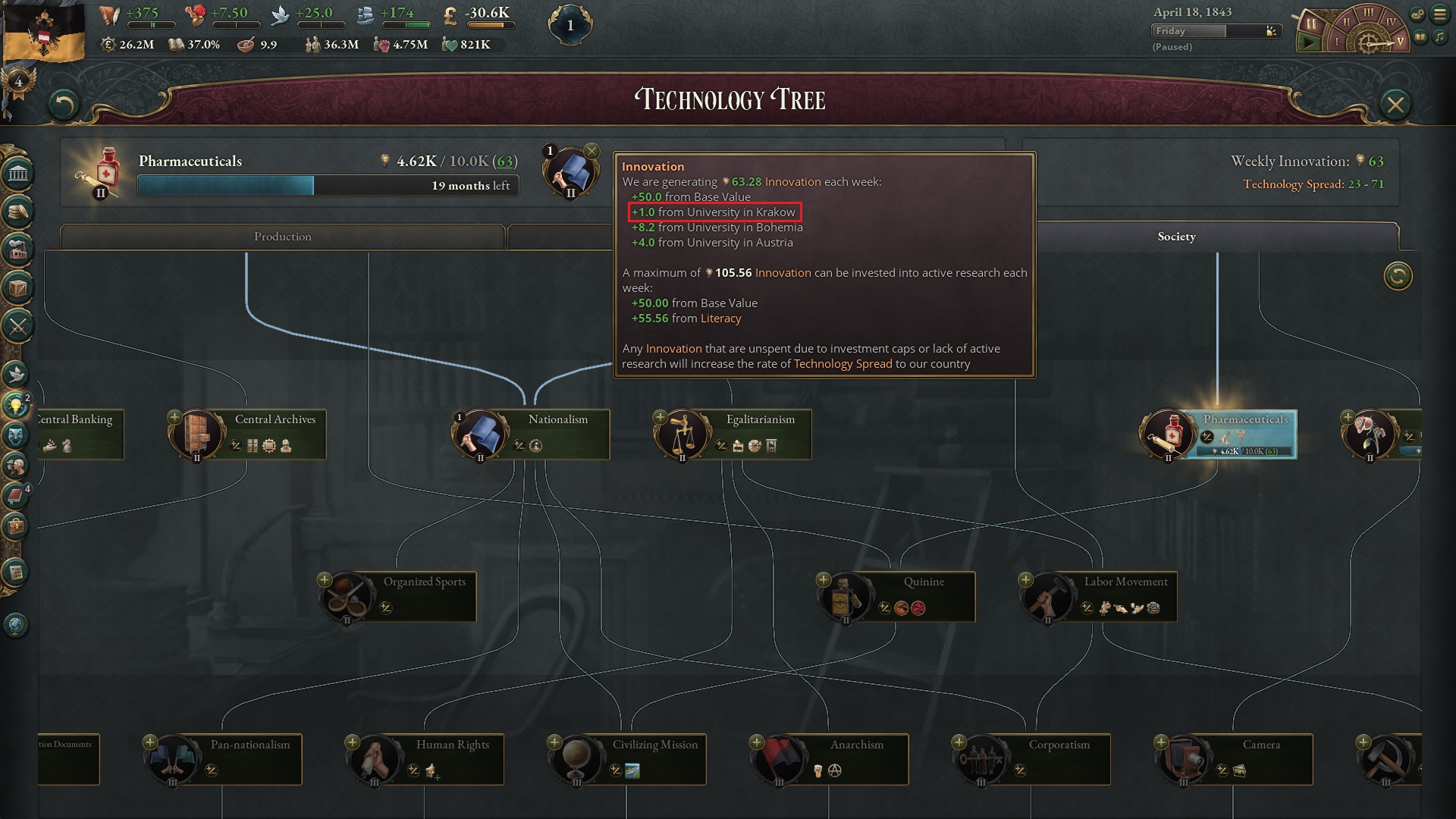
Task: Cancel the queued research with the X button
Action: 591,151
